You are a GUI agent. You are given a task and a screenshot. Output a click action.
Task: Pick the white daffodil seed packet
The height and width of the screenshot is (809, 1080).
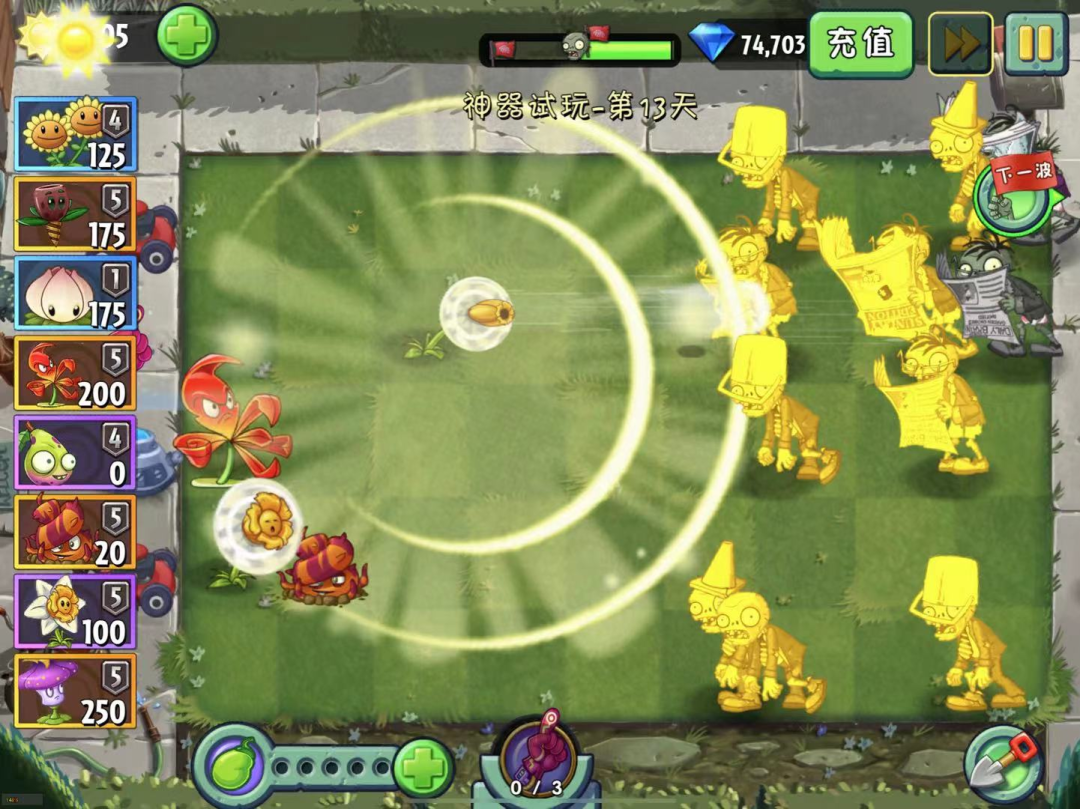tap(76, 612)
